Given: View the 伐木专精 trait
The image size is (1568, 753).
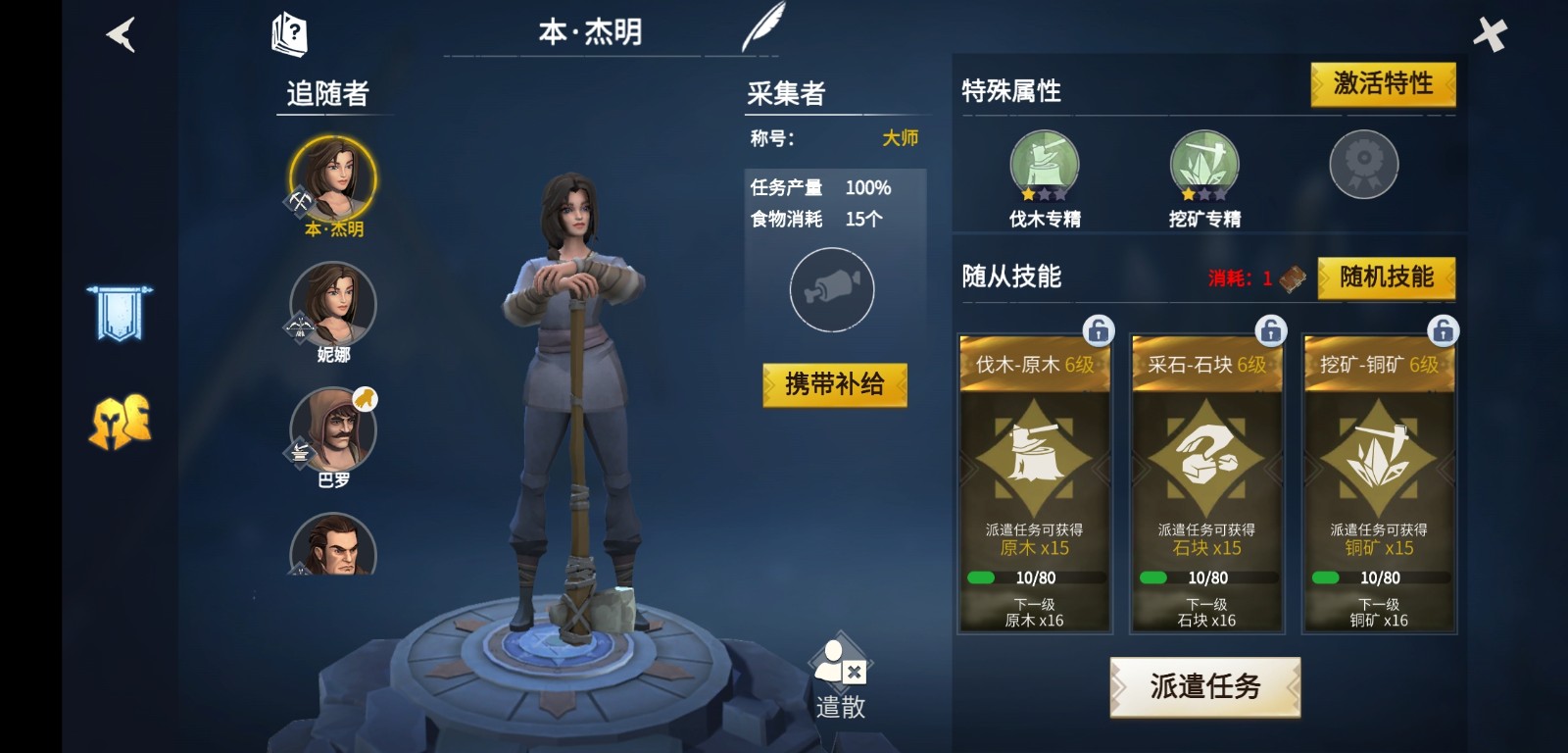Looking at the screenshot, I should [x=1045, y=165].
